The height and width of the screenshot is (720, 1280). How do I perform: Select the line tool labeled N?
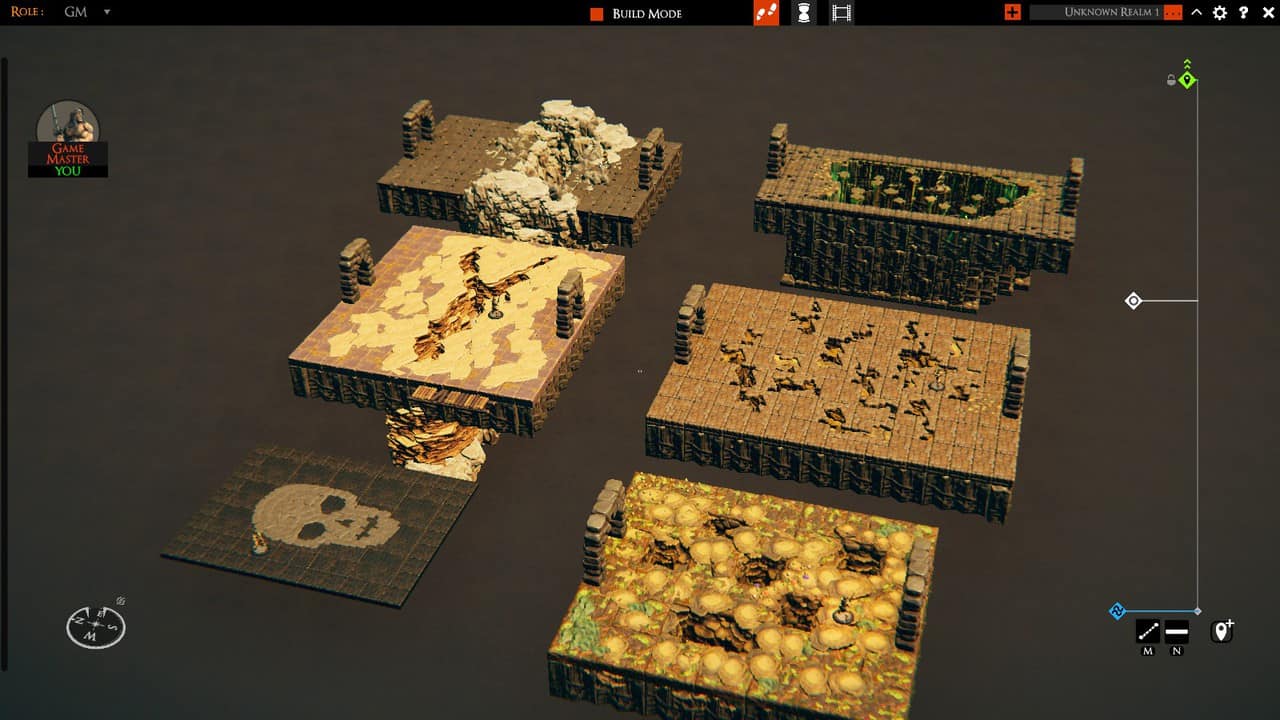[1177, 631]
